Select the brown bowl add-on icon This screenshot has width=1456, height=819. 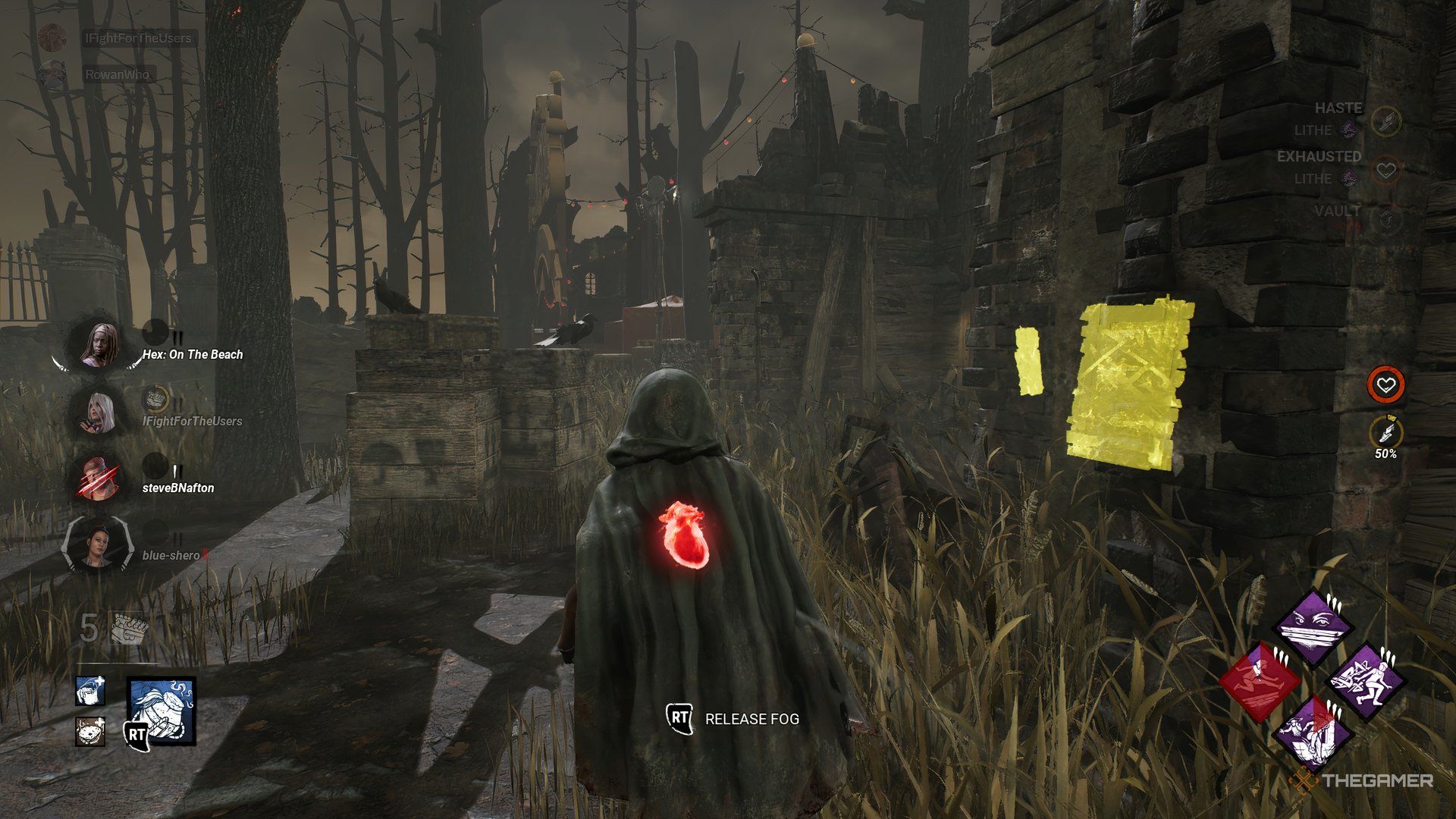pos(89,733)
